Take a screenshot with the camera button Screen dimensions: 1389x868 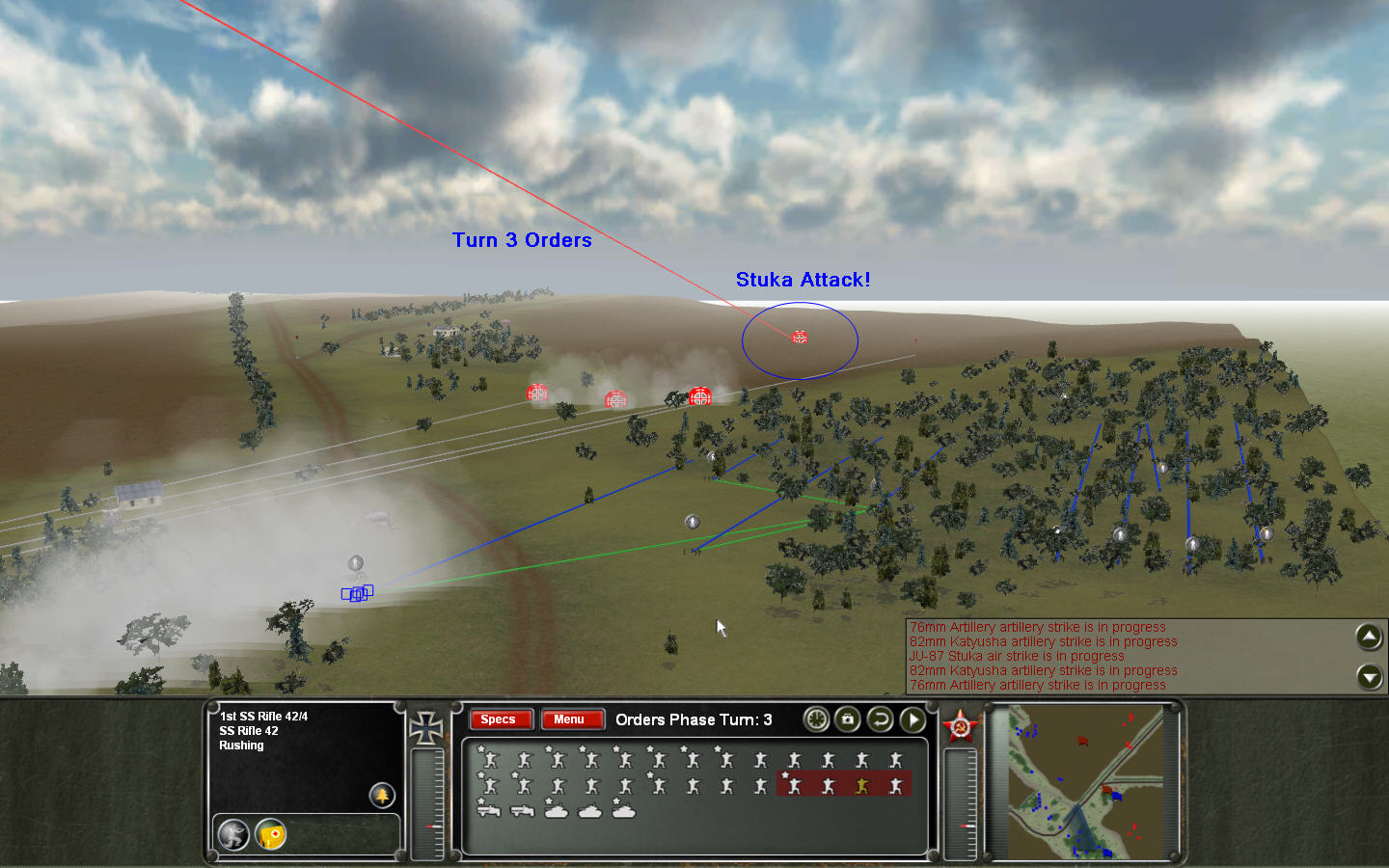coord(848,719)
